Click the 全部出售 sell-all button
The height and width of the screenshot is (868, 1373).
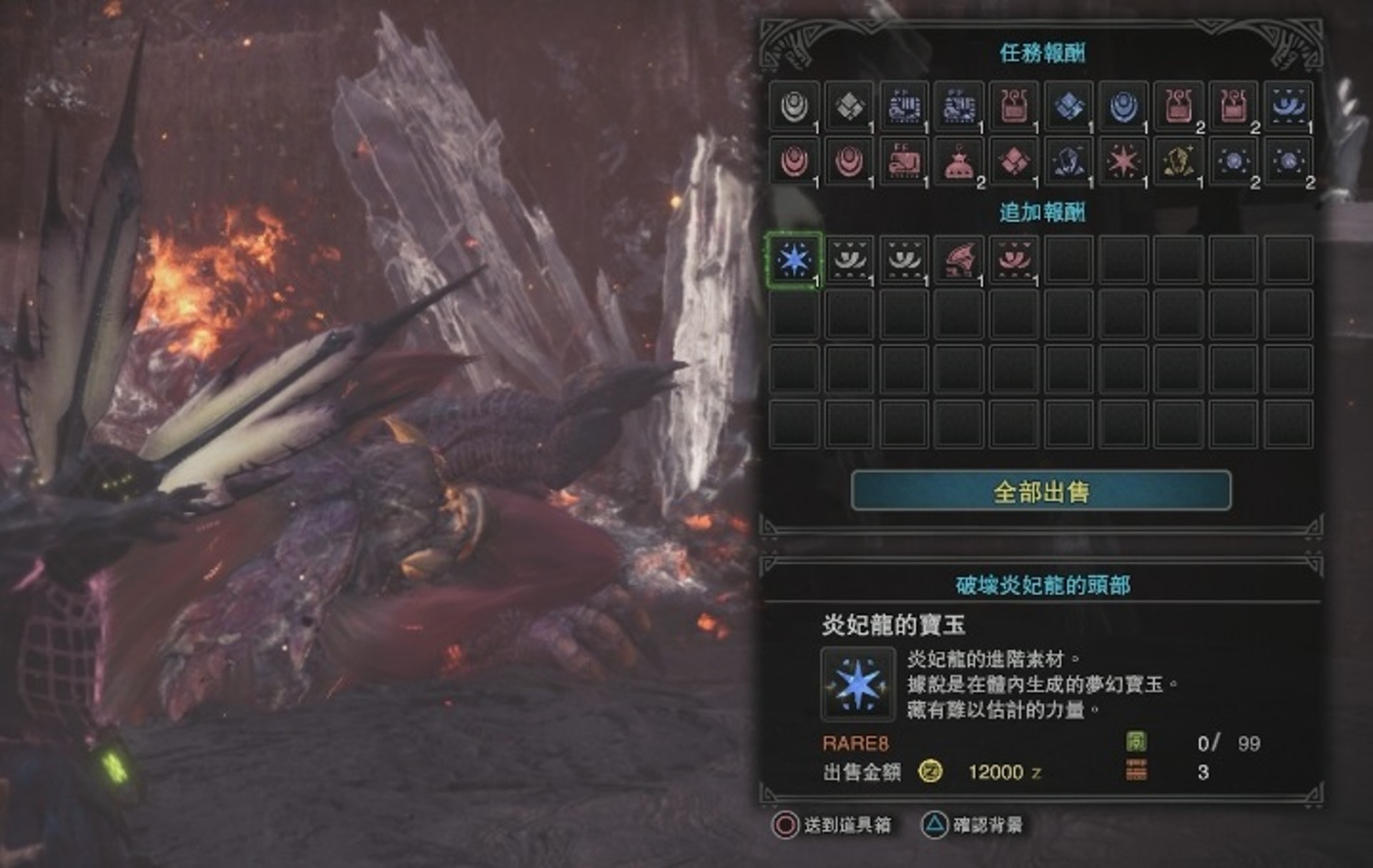click(1040, 491)
